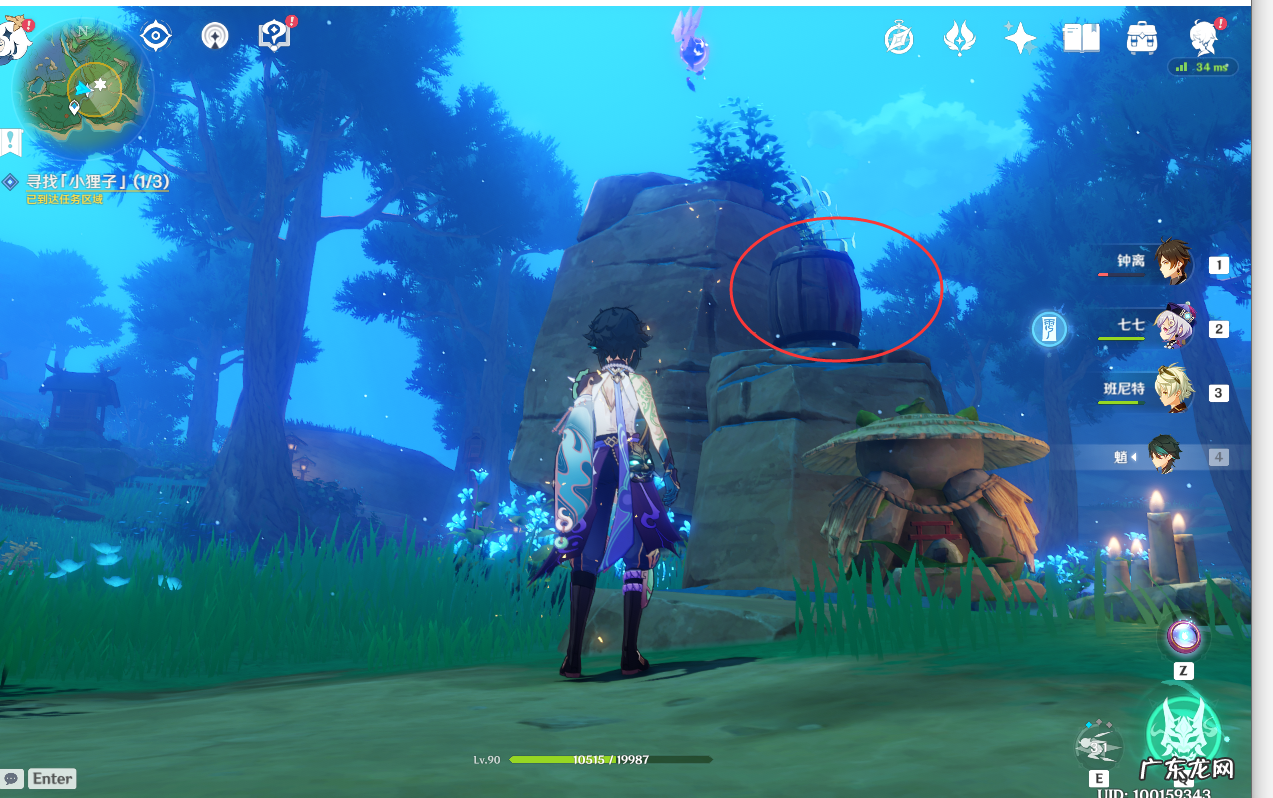Image resolution: width=1273 pixels, height=798 pixels.
Task: Activate 七七's ready elemental burst icon
Action: click(1049, 328)
